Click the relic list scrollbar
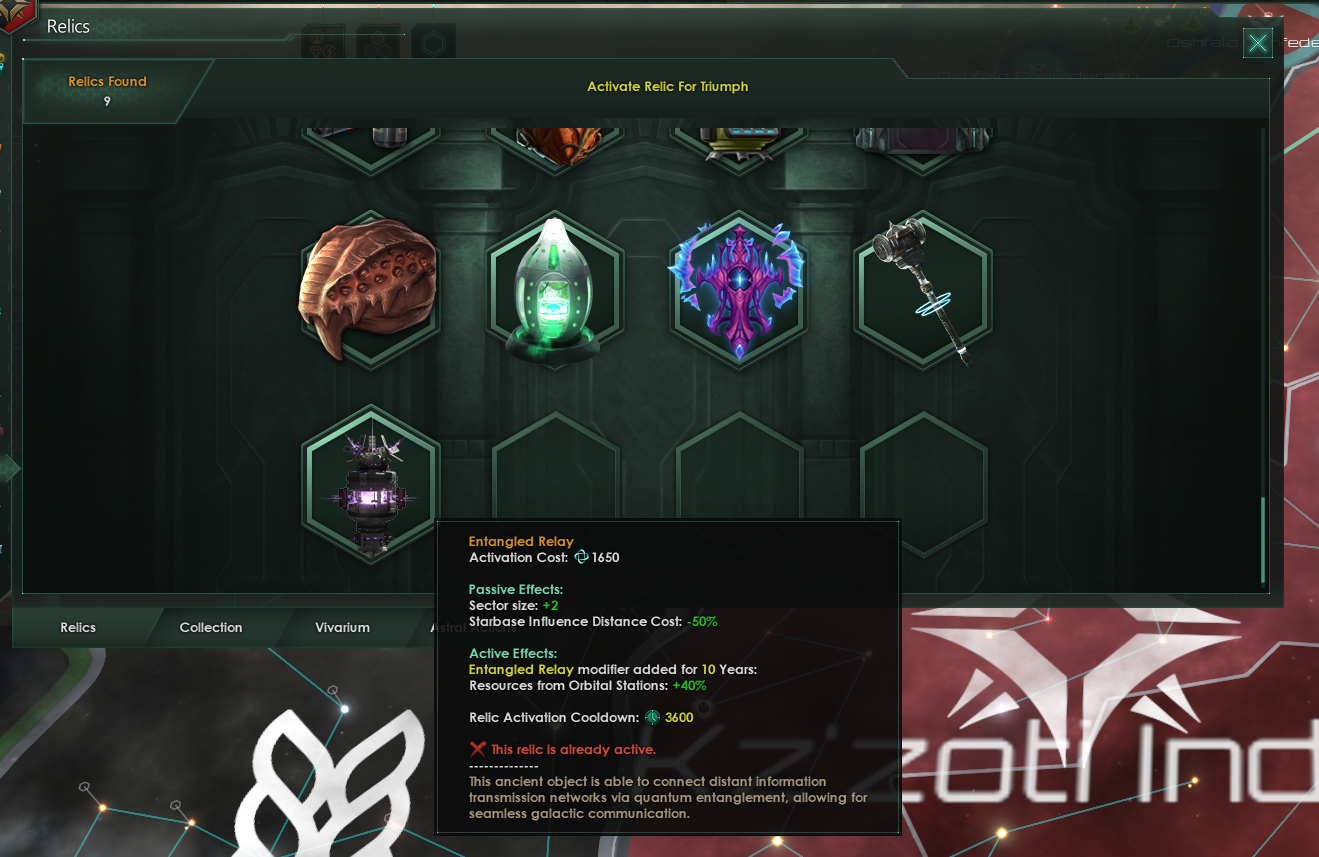The width and height of the screenshot is (1319, 857). [x=1263, y=538]
